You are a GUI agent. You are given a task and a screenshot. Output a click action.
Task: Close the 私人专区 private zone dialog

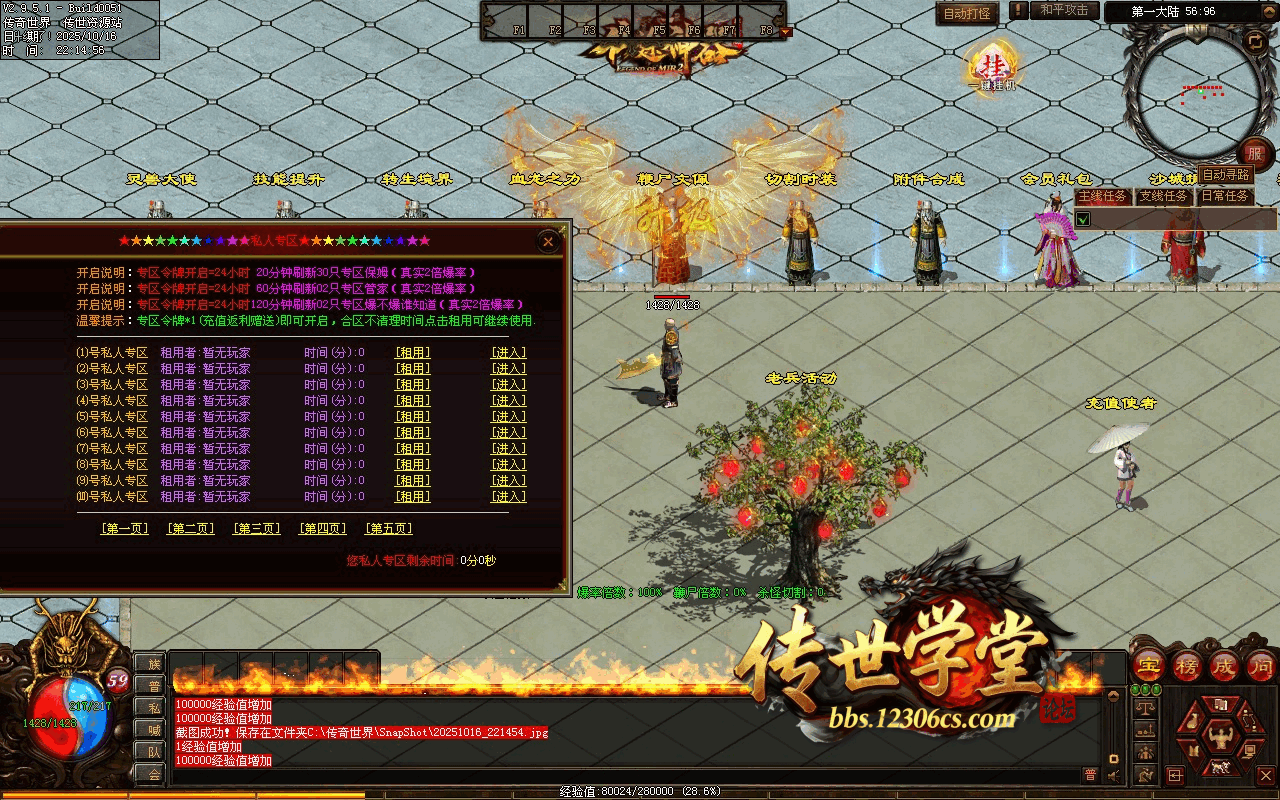547,241
